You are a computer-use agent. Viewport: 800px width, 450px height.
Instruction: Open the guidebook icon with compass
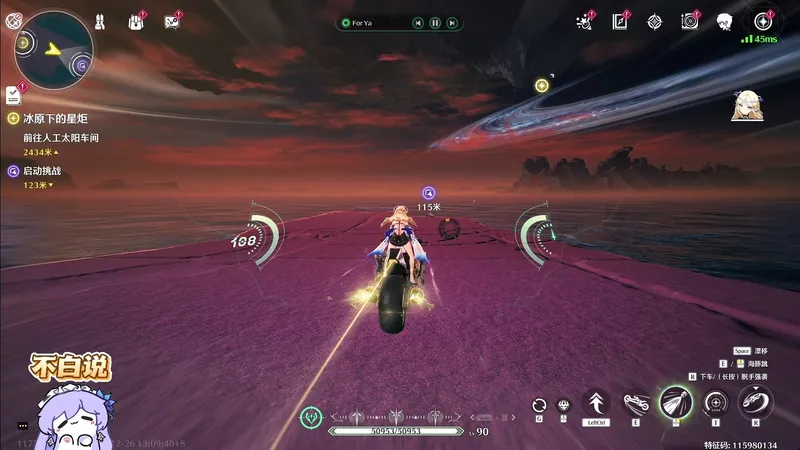[x=620, y=20]
